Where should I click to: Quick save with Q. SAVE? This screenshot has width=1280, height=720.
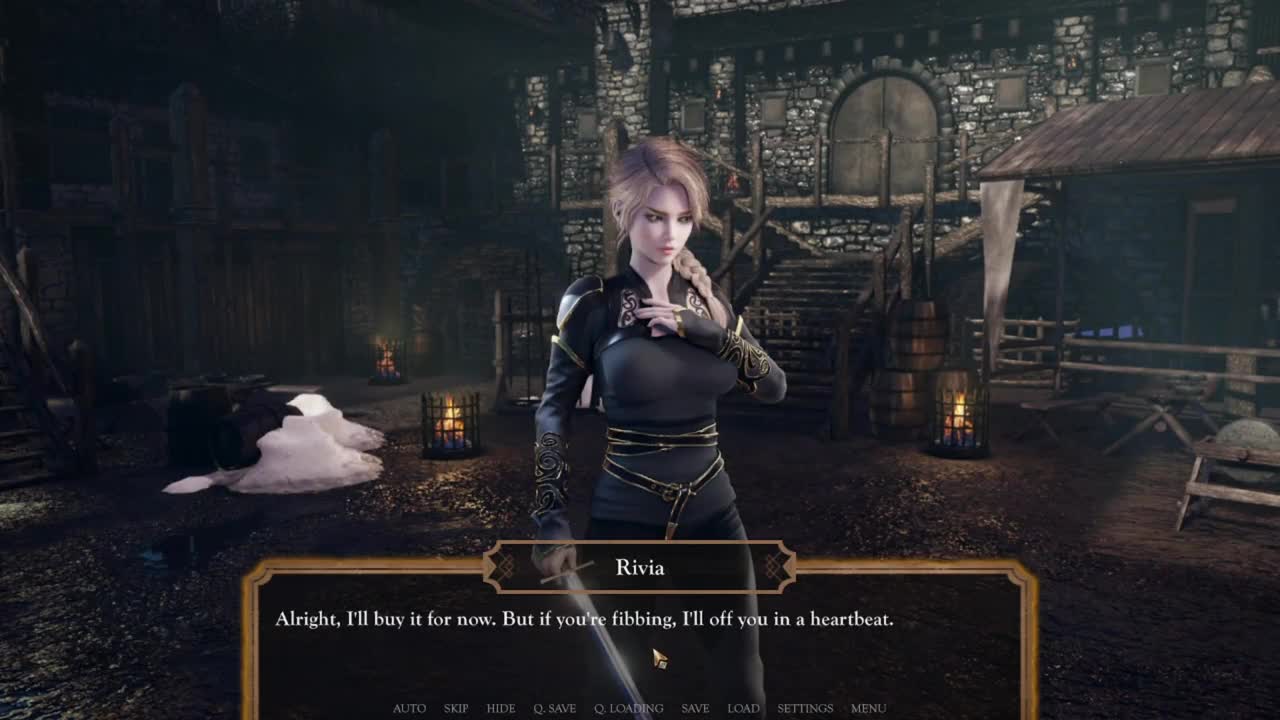click(554, 708)
